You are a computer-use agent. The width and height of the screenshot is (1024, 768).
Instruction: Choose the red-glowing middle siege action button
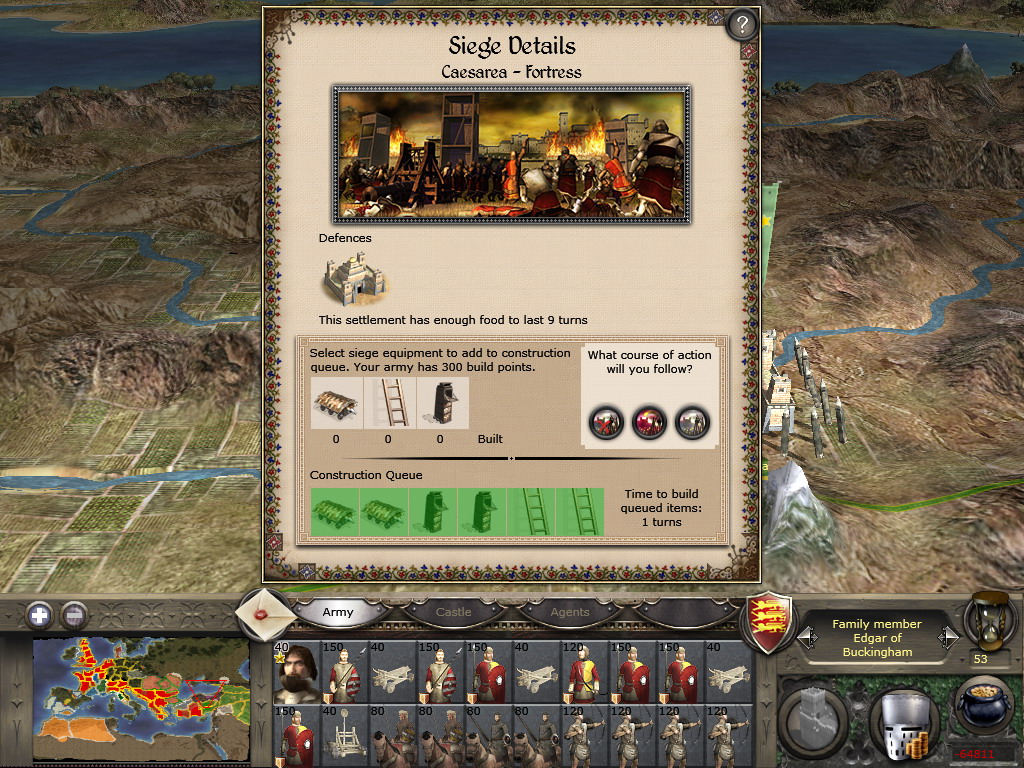650,421
